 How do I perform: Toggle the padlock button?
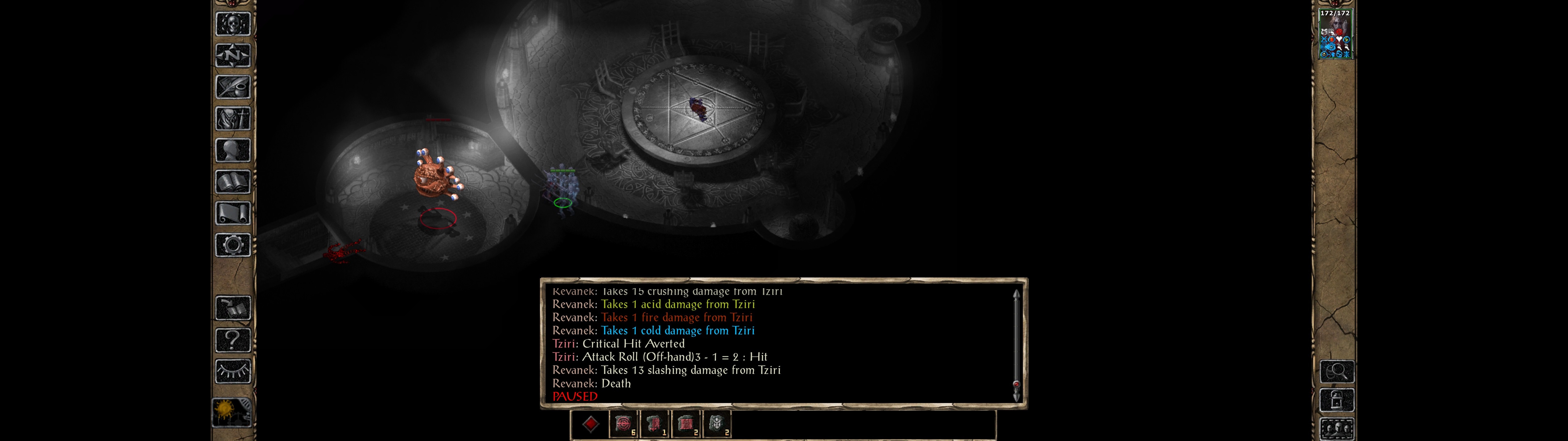[x=1337, y=400]
